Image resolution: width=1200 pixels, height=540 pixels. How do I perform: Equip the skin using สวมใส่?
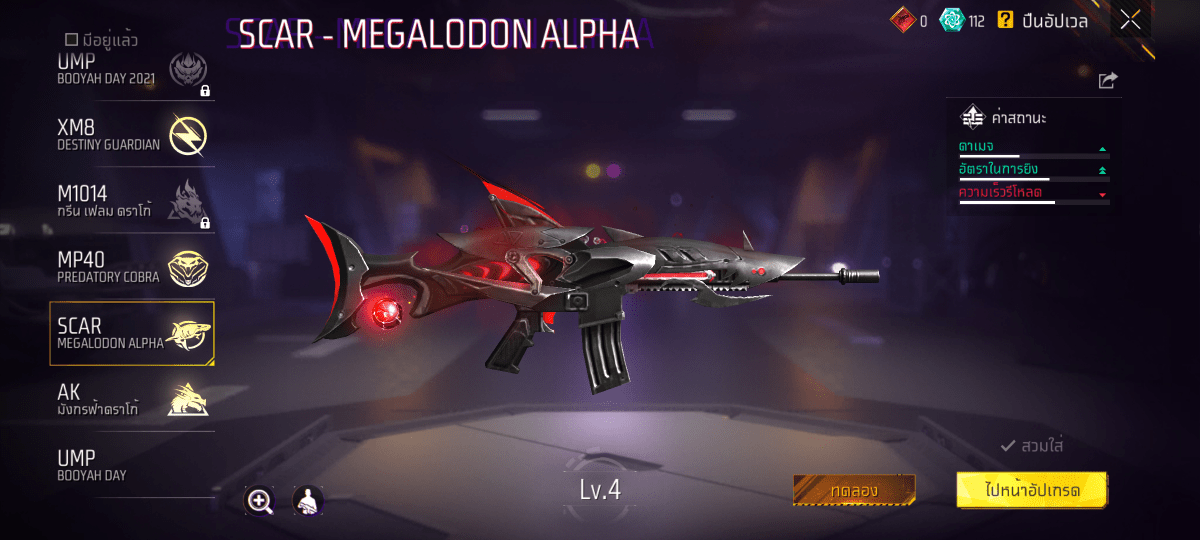(1031, 445)
